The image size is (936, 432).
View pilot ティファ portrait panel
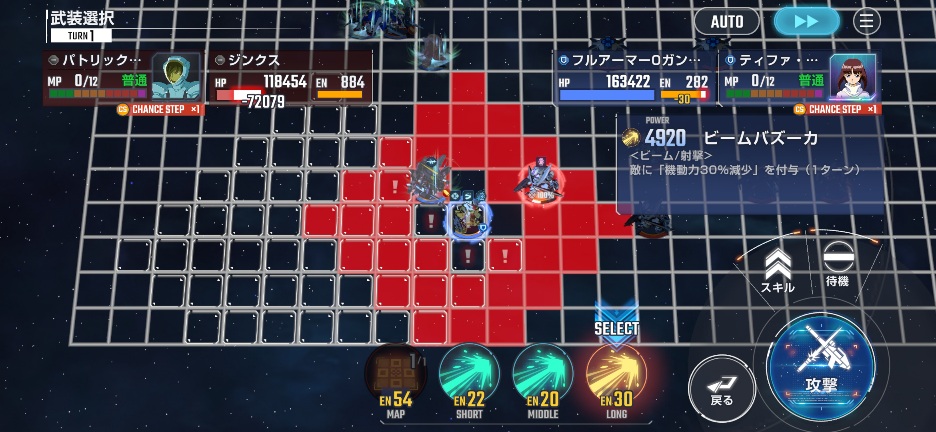coord(853,75)
